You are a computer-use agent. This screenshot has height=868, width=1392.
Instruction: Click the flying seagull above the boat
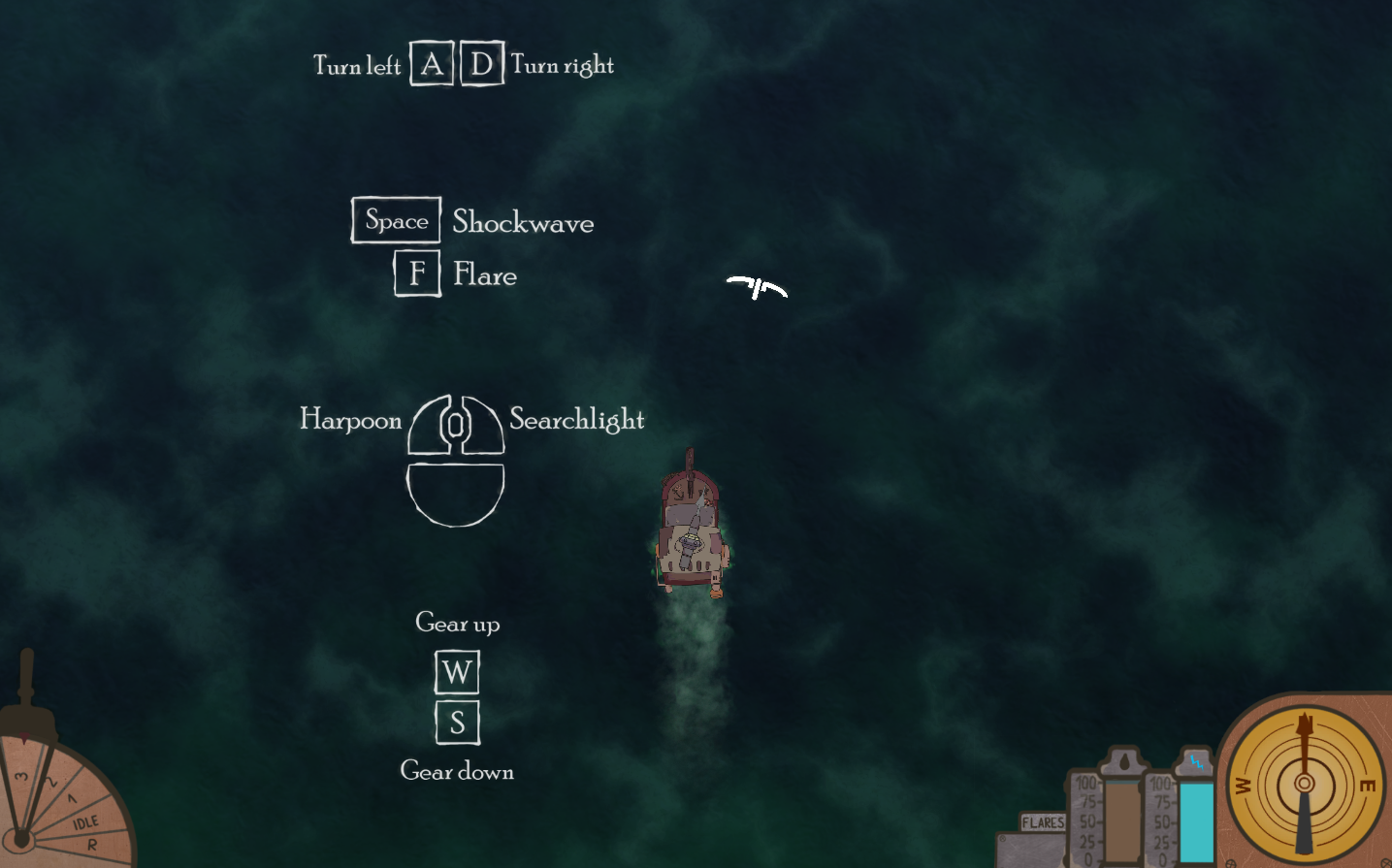click(x=757, y=286)
